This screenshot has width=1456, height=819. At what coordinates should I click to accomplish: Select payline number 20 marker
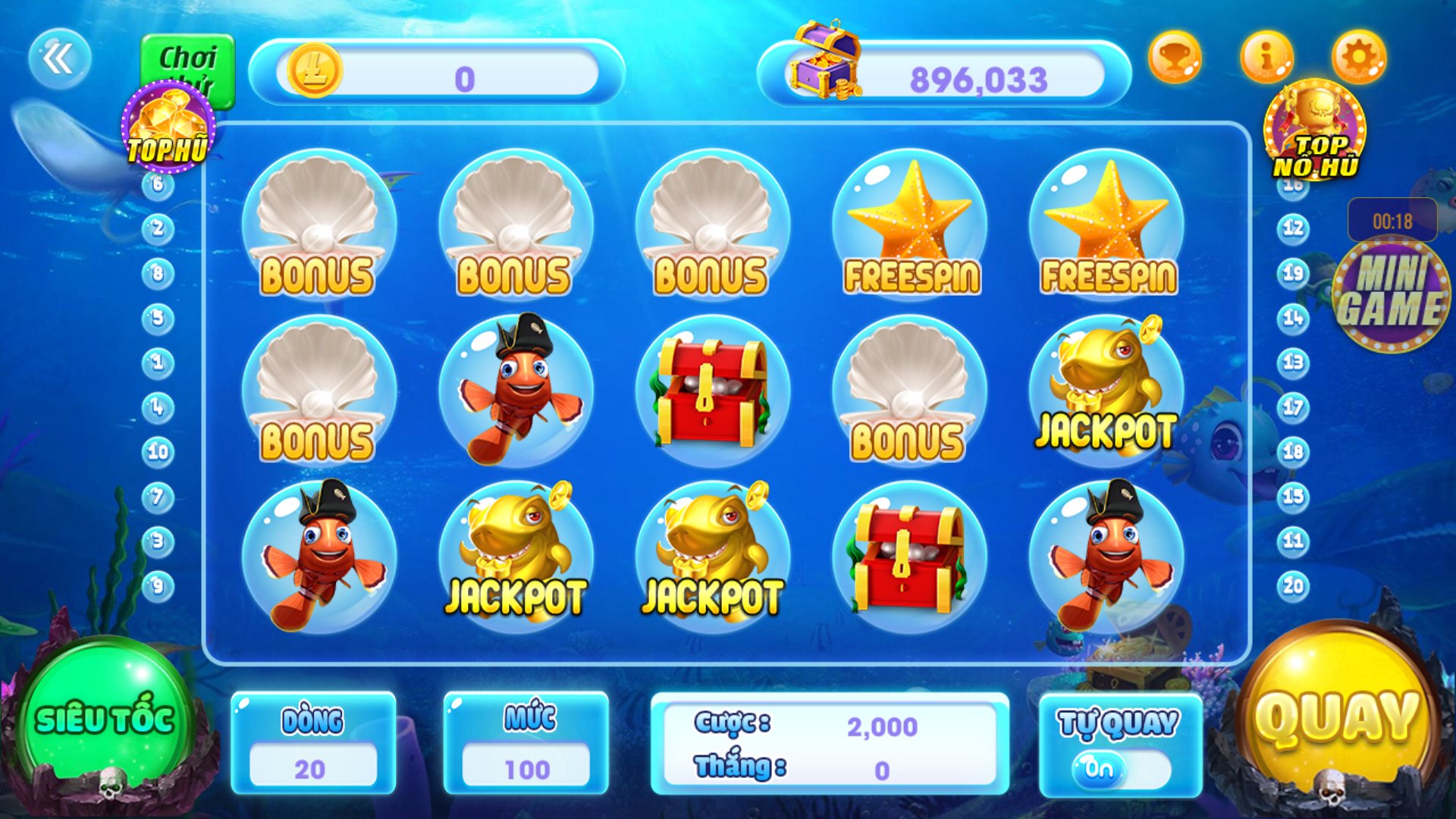pyautogui.click(x=1293, y=585)
